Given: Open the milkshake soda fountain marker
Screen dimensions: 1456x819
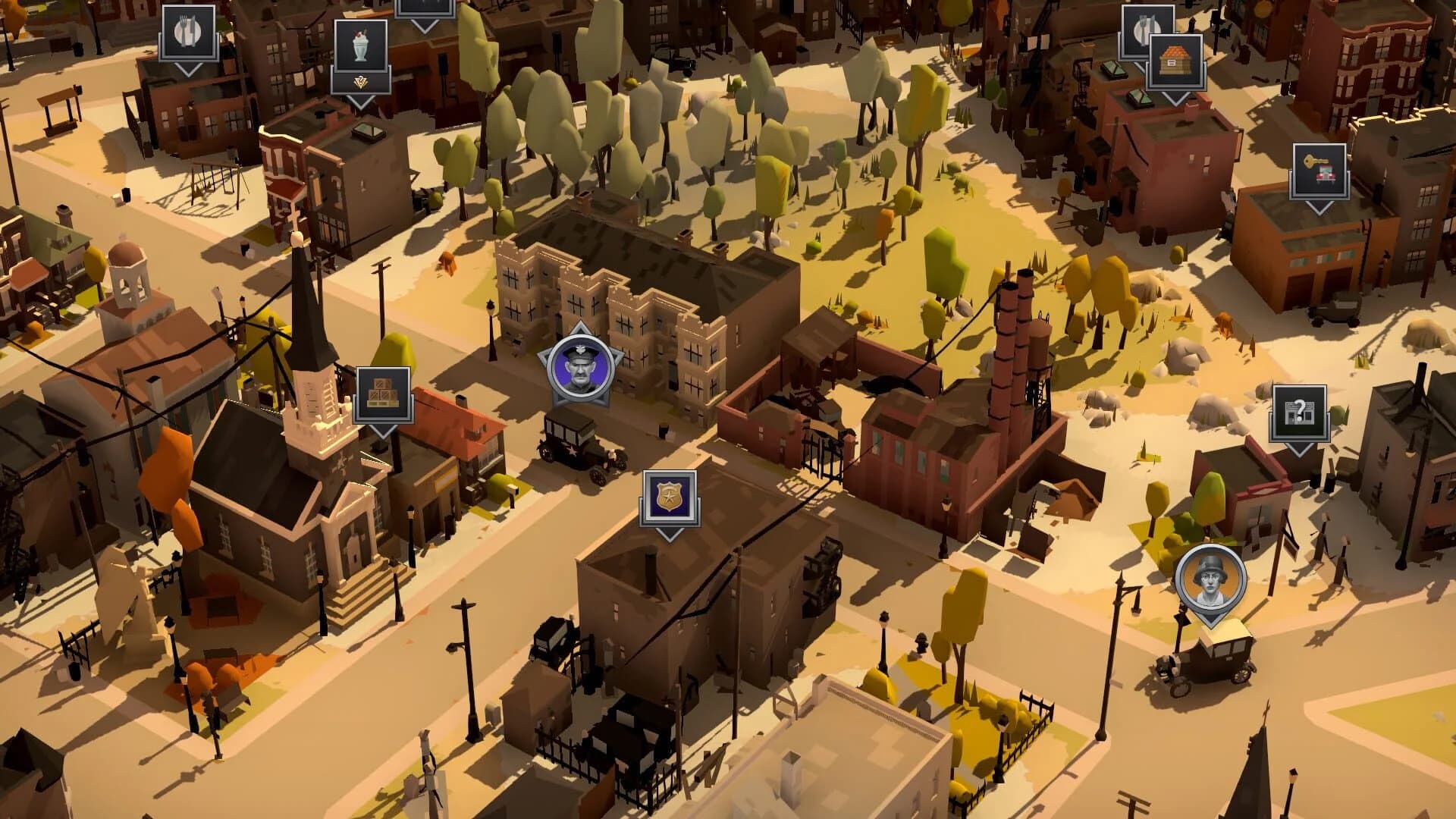Looking at the screenshot, I should 360,44.
